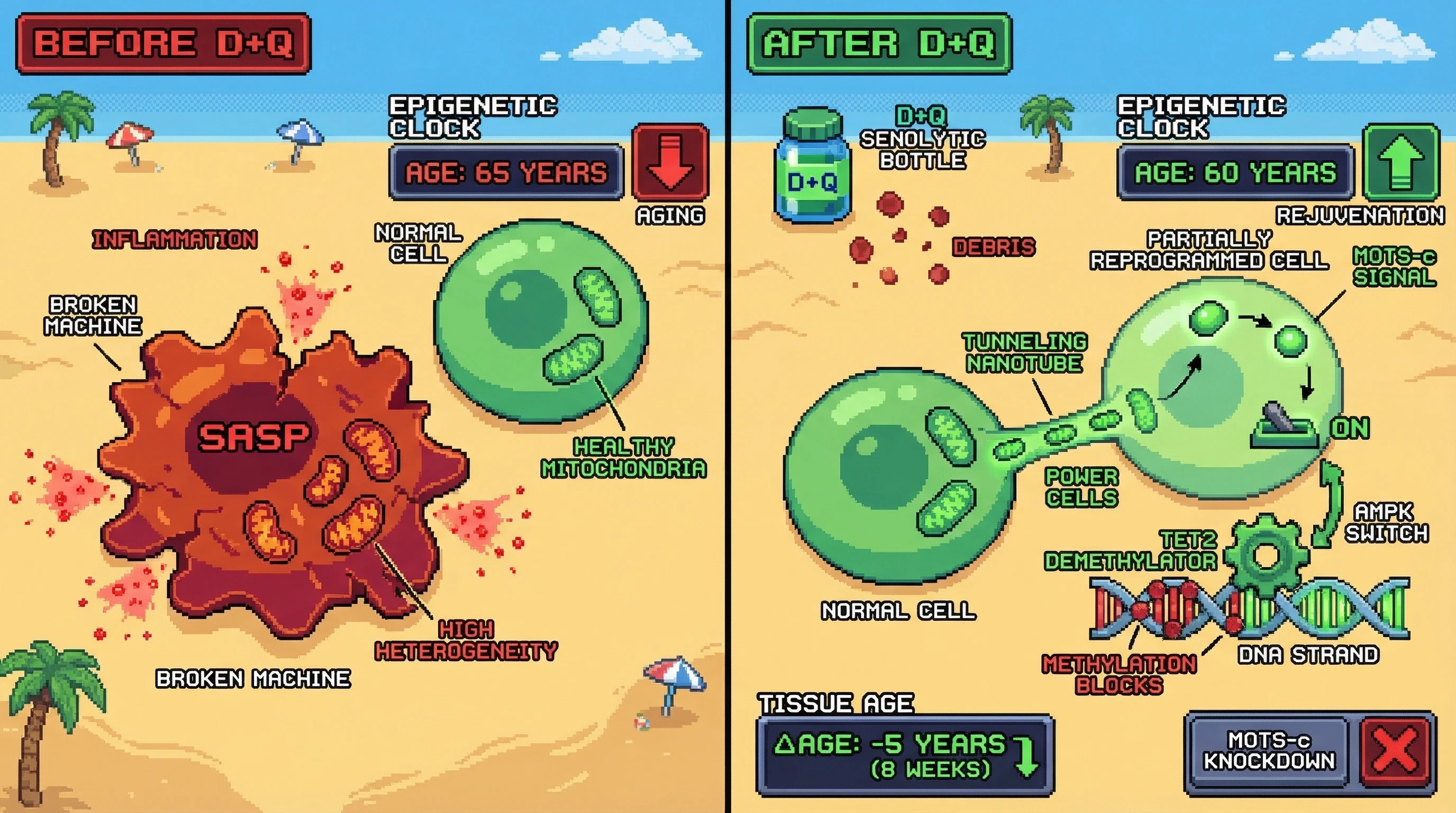Click the red BEFORE D+Q banner

163,44
